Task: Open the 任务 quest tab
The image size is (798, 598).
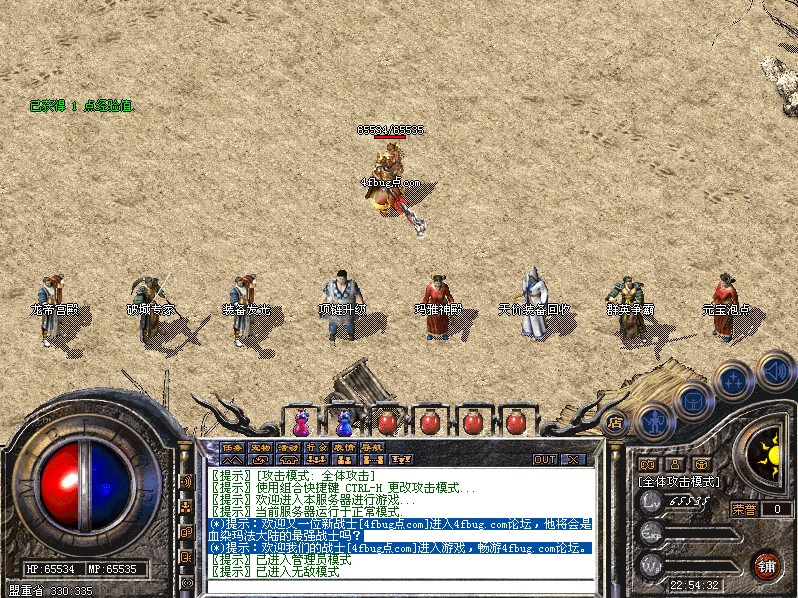Action: [x=232, y=447]
